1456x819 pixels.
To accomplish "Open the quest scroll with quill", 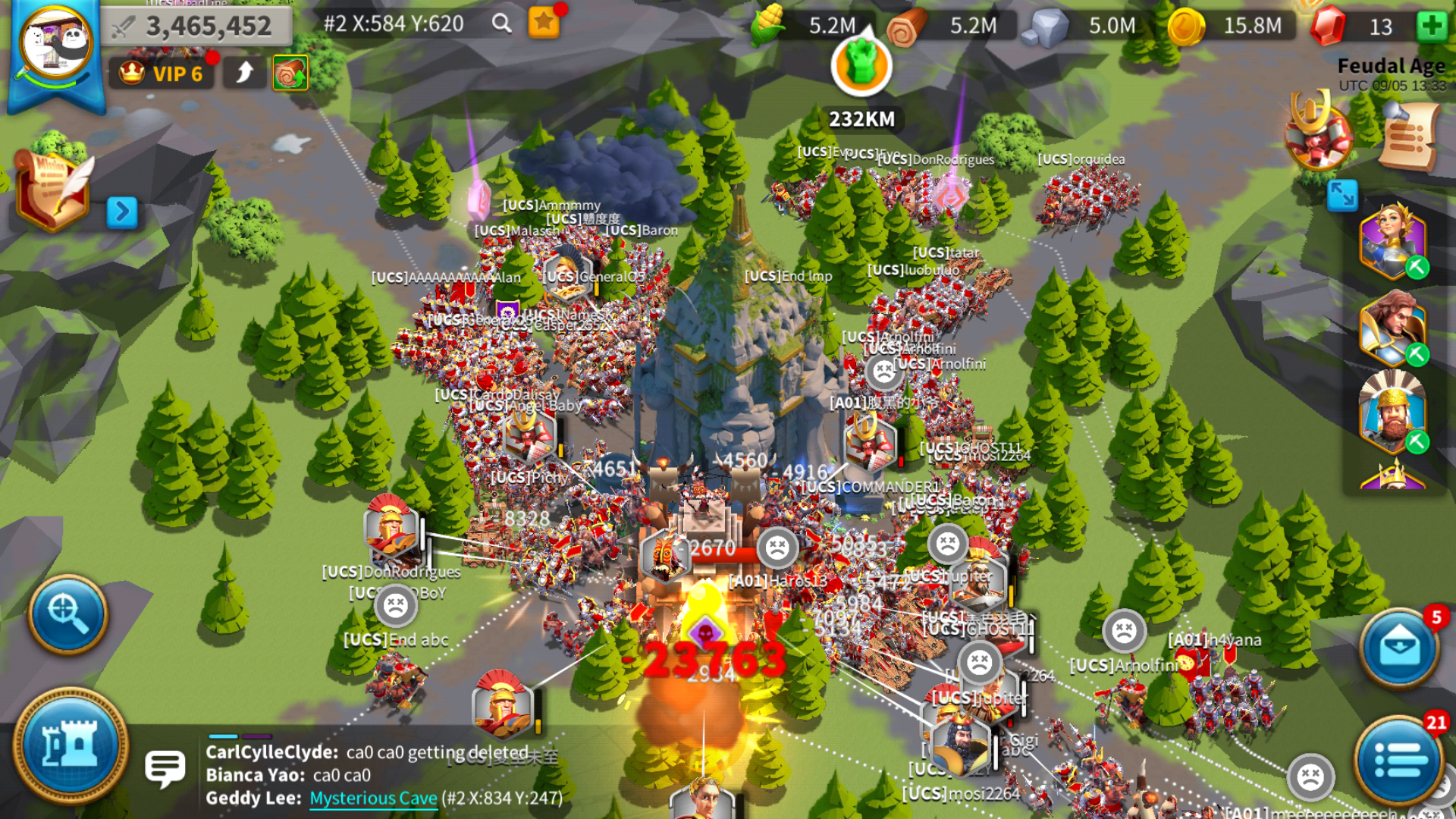I will point(53,190).
